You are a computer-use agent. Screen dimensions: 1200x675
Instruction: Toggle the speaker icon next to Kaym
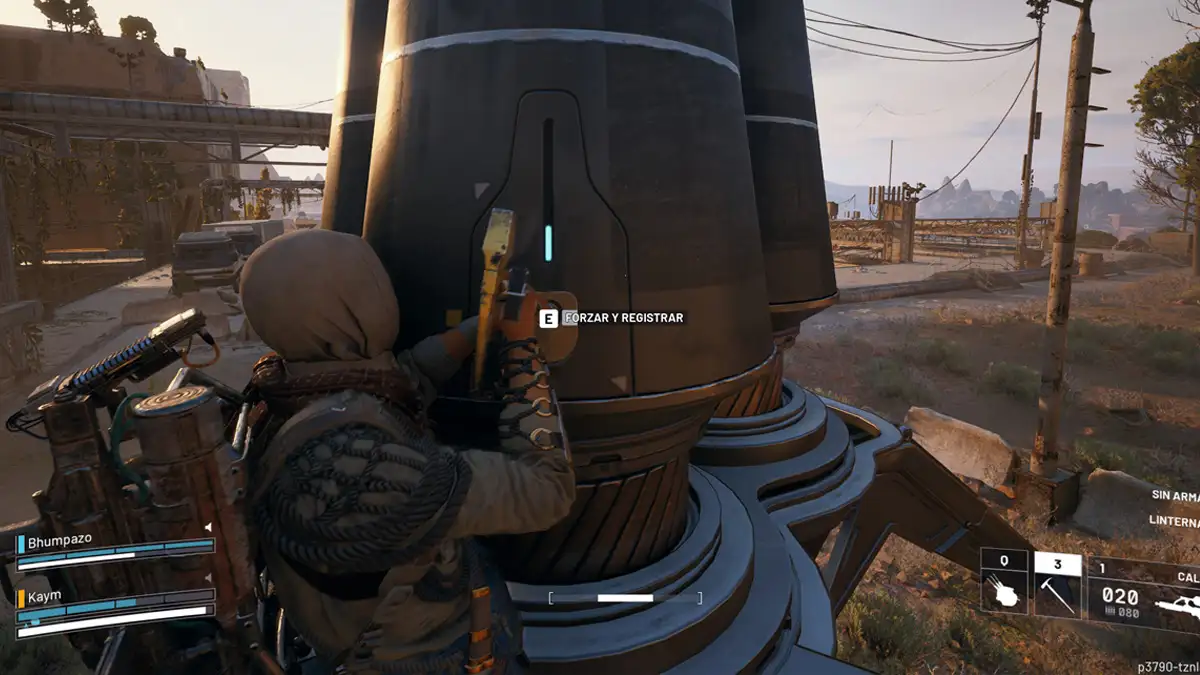click(x=208, y=580)
